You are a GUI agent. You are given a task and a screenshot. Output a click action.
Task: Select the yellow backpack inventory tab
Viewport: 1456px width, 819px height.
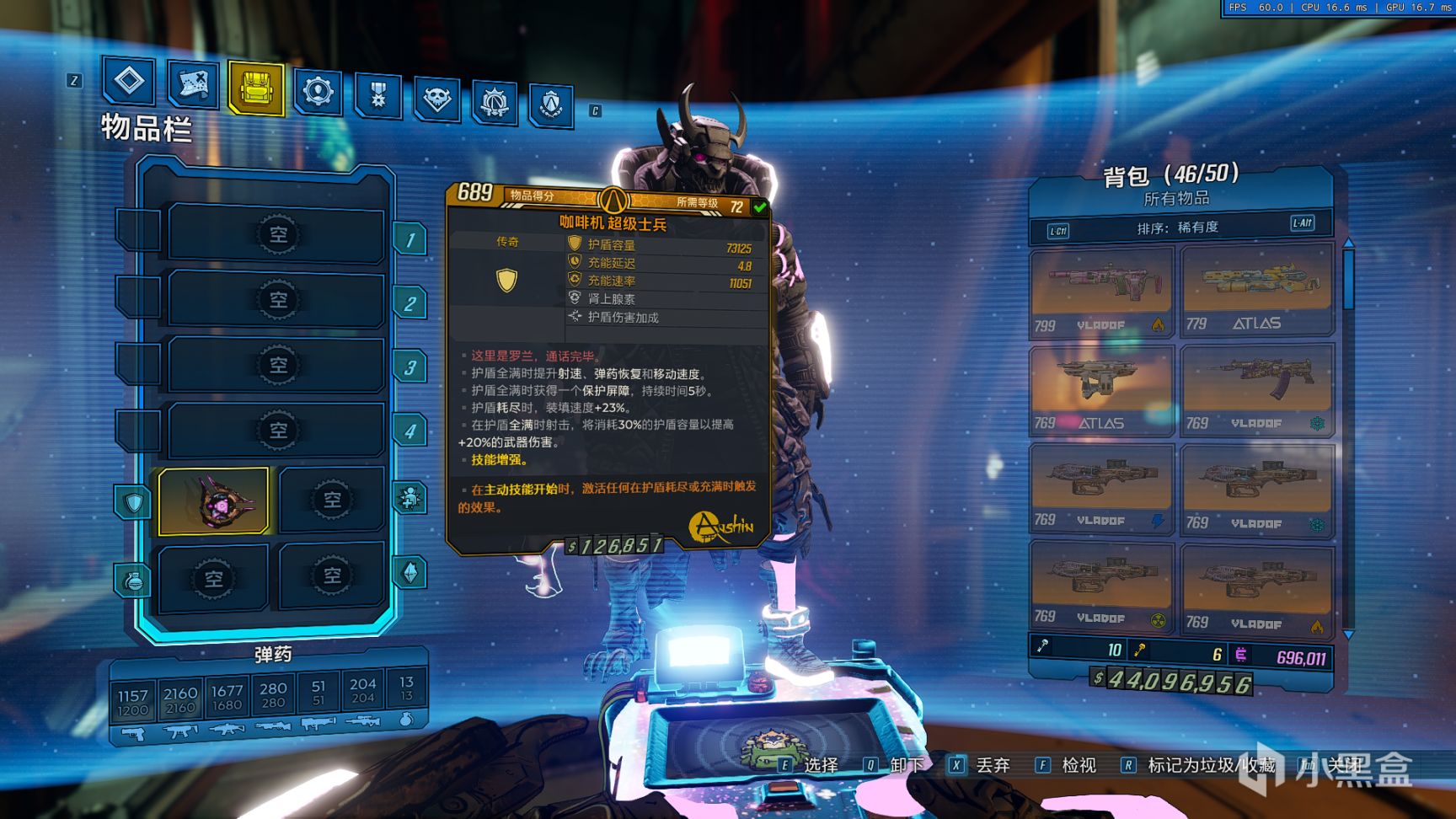(255, 88)
